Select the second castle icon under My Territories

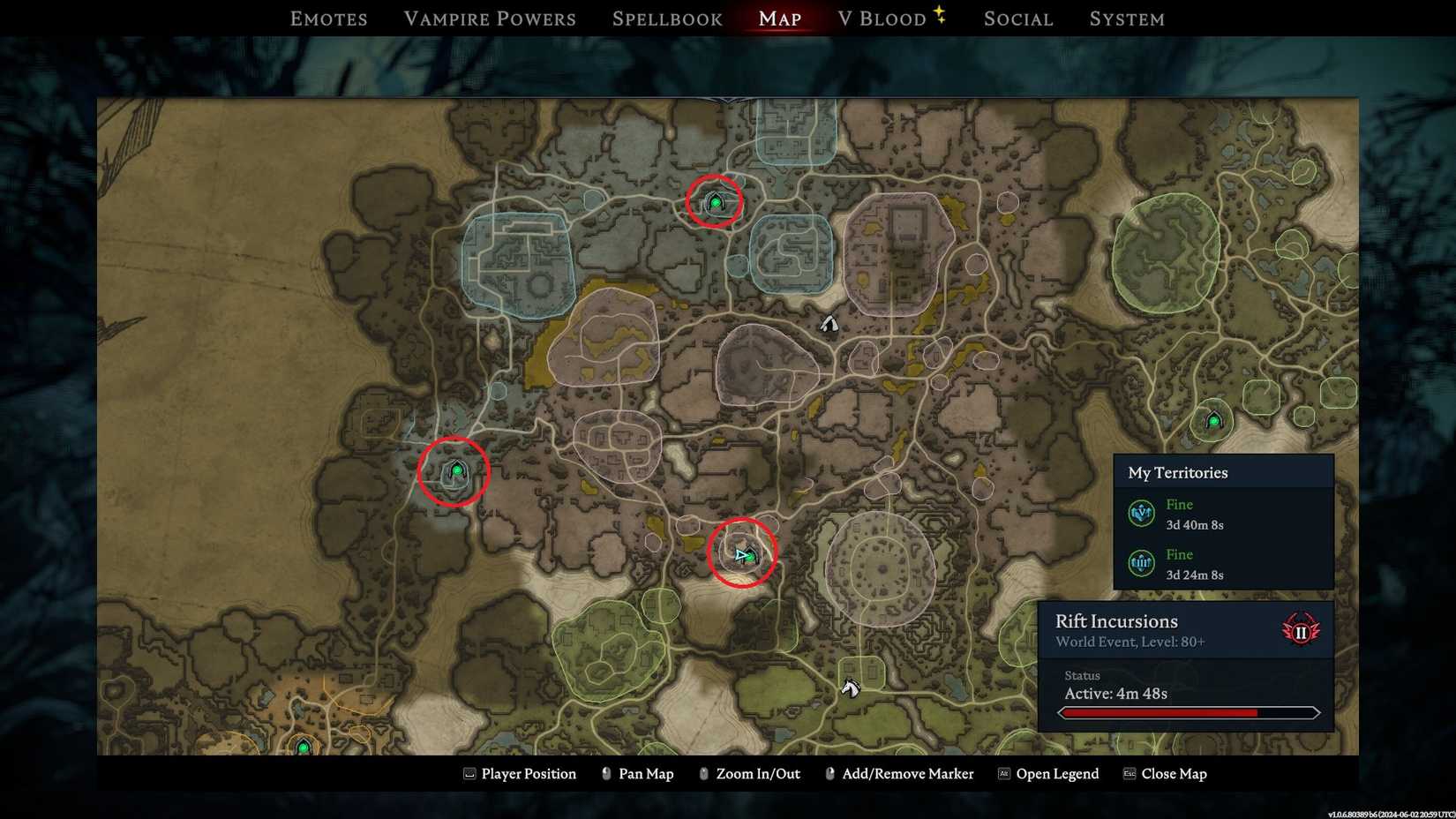point(1140,562)
